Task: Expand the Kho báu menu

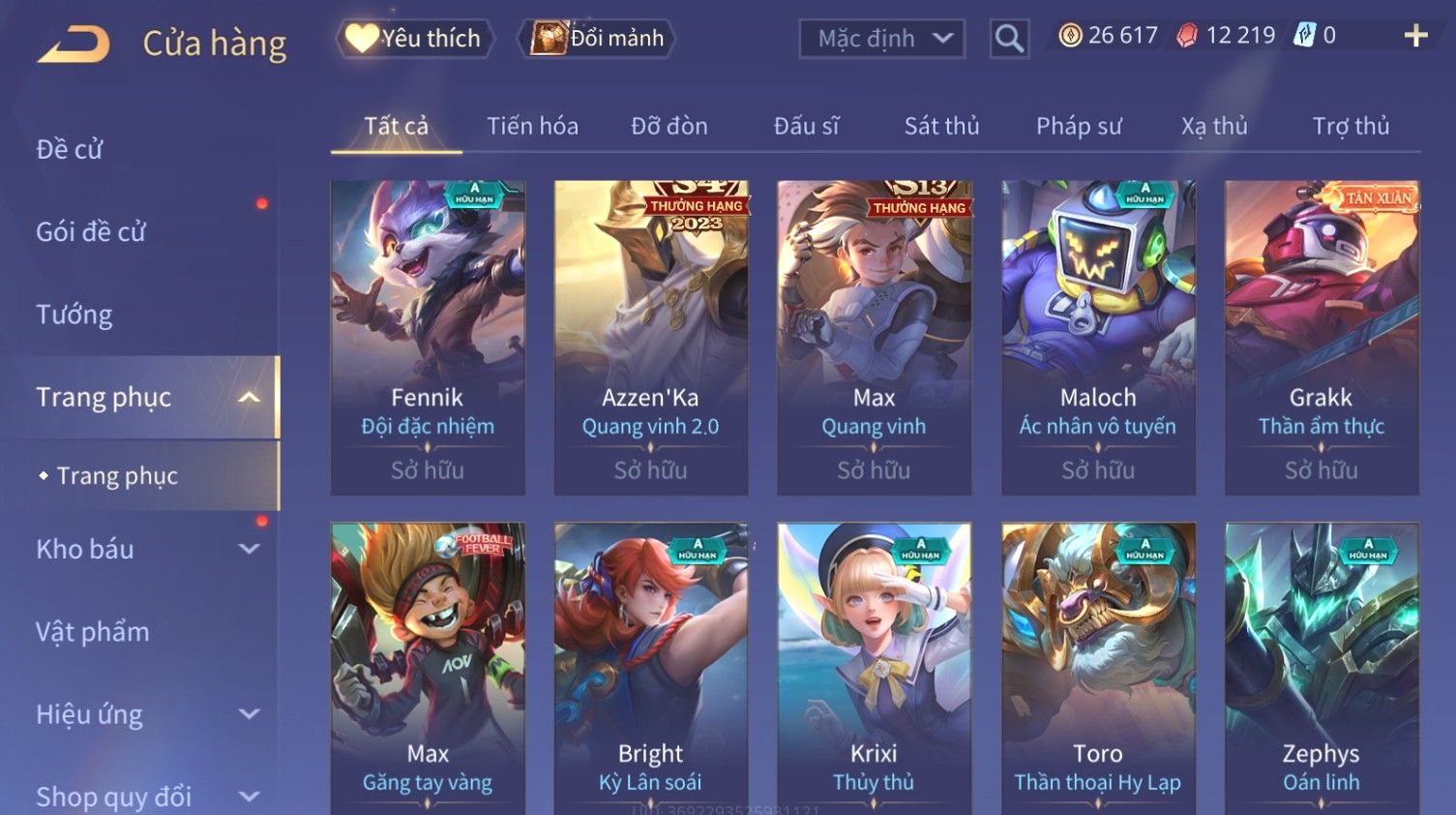Action: (145, 549)
